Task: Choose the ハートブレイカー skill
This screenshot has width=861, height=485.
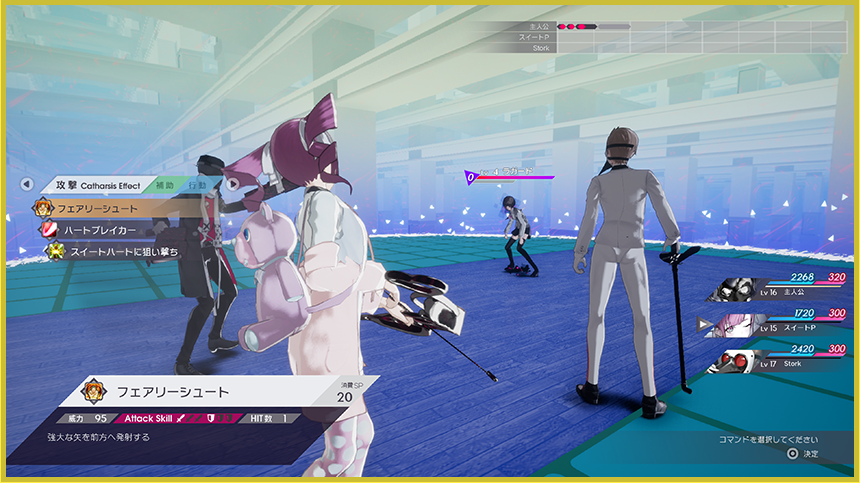Action: pyautogui.click(x=97, y=230)
